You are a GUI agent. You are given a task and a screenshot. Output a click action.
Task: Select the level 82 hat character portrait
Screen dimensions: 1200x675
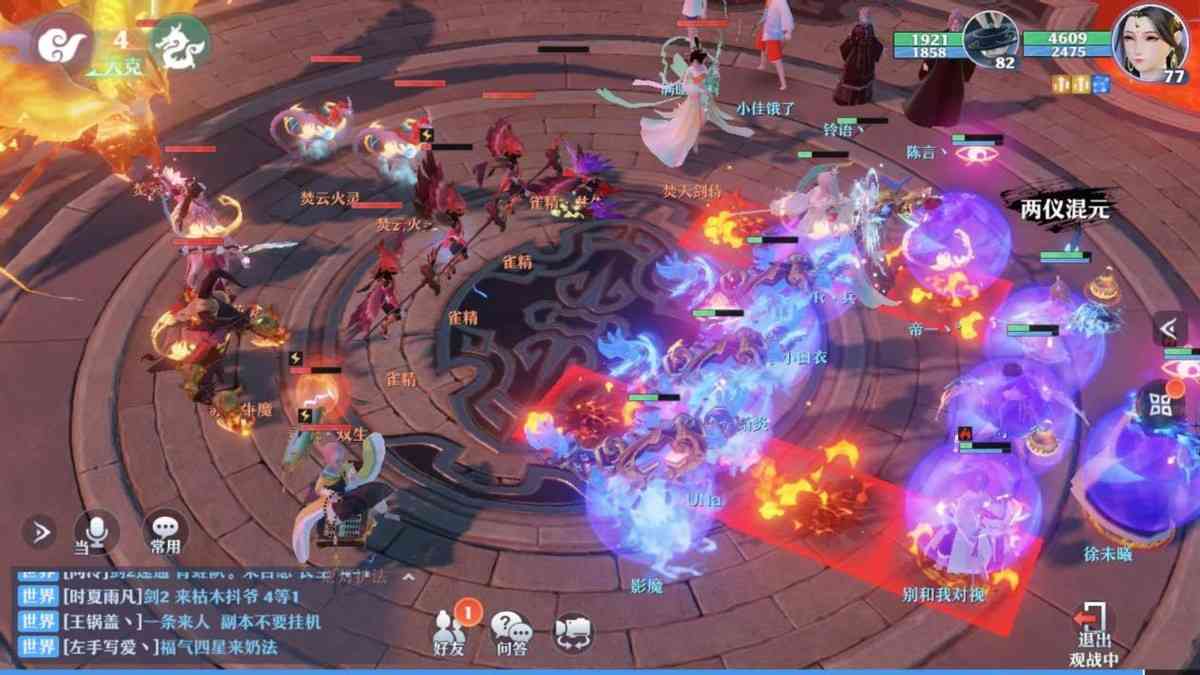point(990,40)
